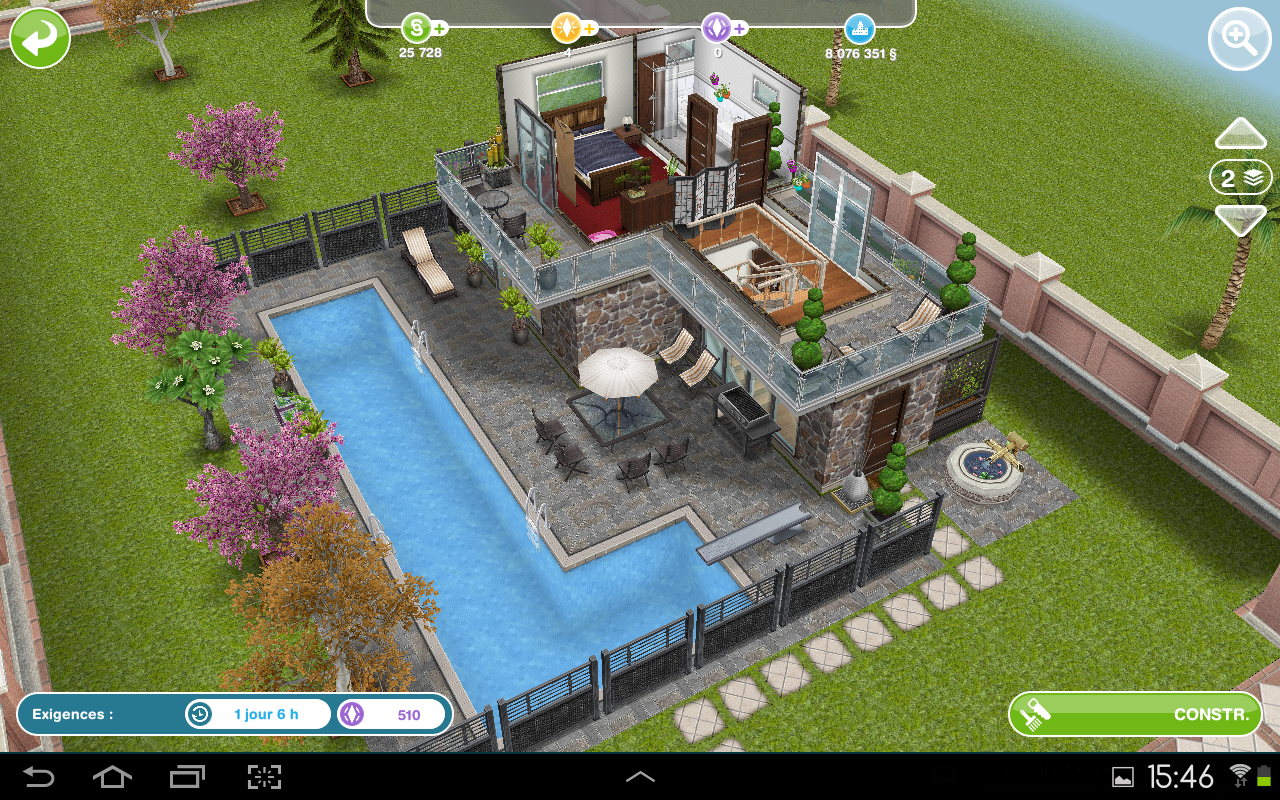Viewport: 1280px width, 800px height.
Task: Tap the Android home button
Action: click(x=112, y=776)
